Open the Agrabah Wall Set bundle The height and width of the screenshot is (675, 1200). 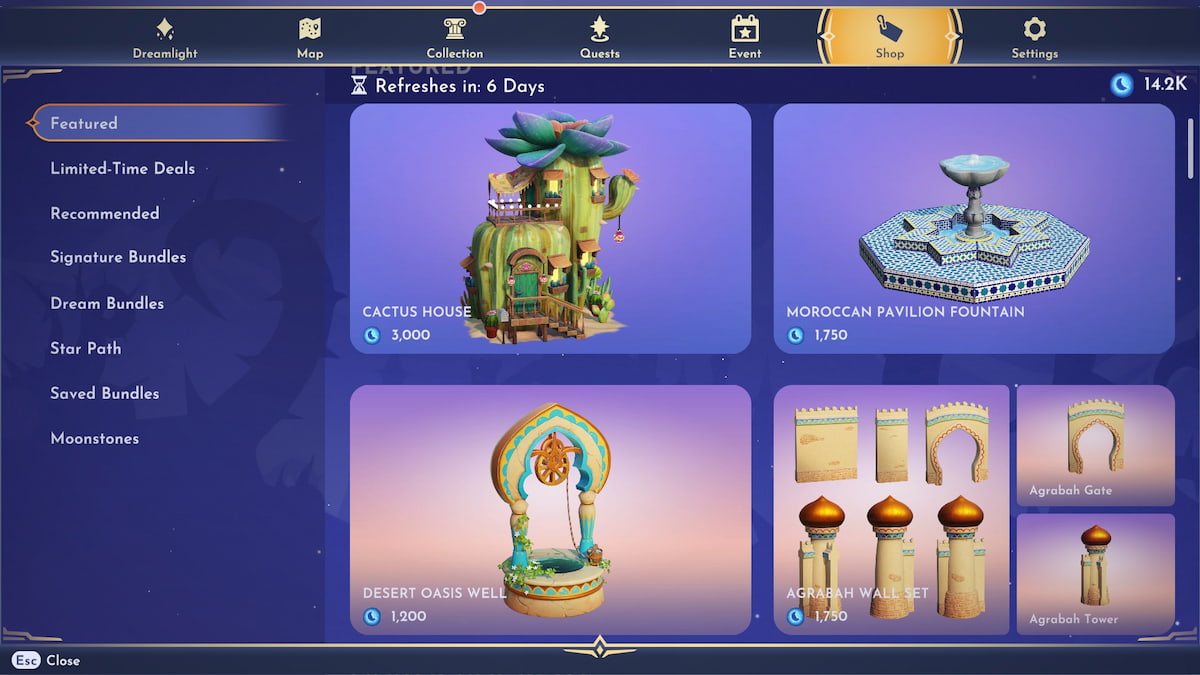[891, 510]
